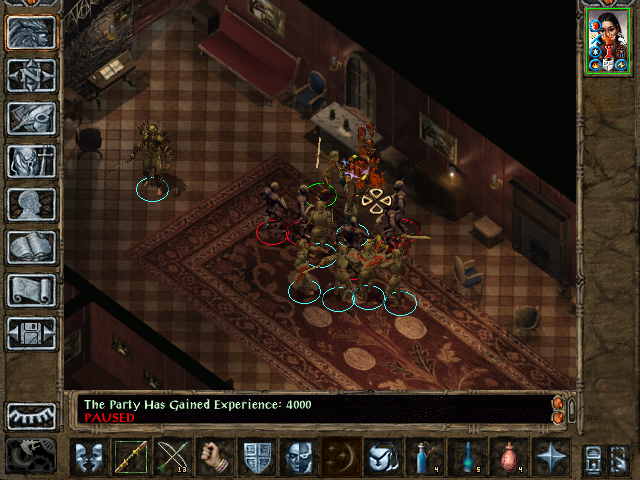Choose the fist unarmed attack slot
This screenshot has width=640, height=480.
pos(215,457)
